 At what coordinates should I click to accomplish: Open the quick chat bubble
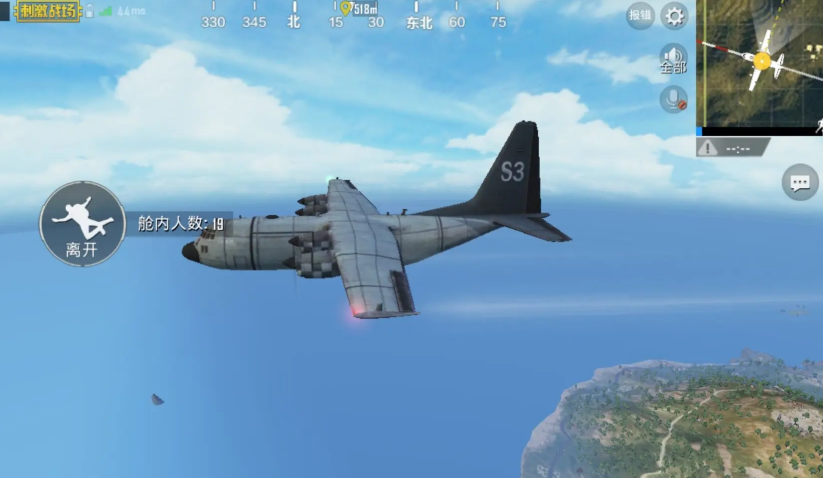point(799,183)
